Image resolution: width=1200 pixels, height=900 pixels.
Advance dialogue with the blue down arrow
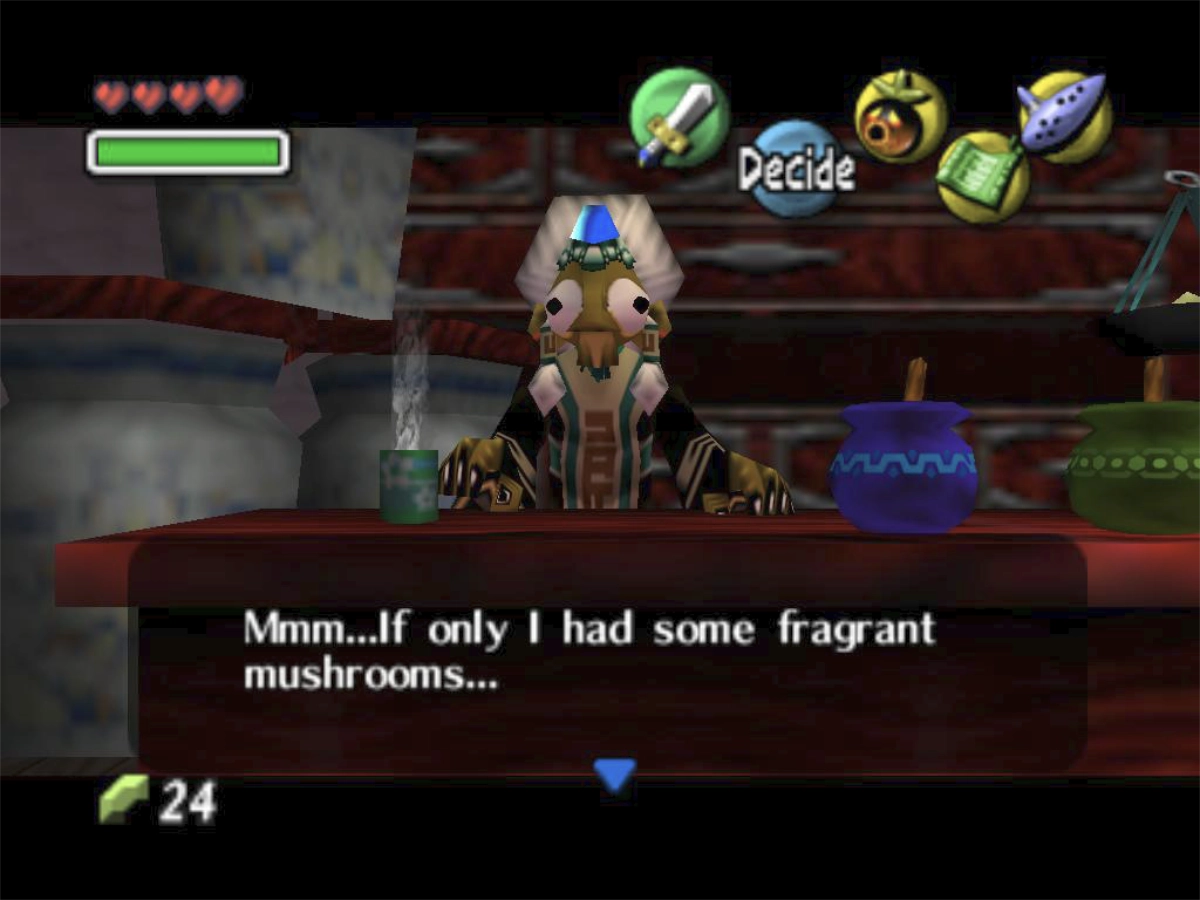(x=614, y=773)
